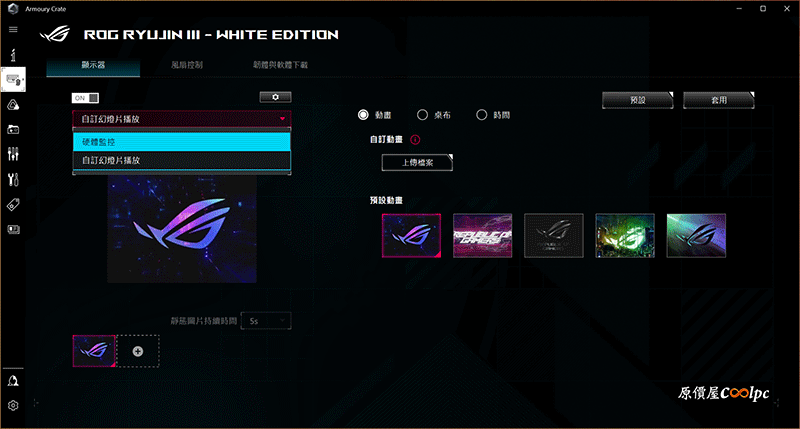
Task: Select the 時間 radio option
Action: (x=482, y=115)
